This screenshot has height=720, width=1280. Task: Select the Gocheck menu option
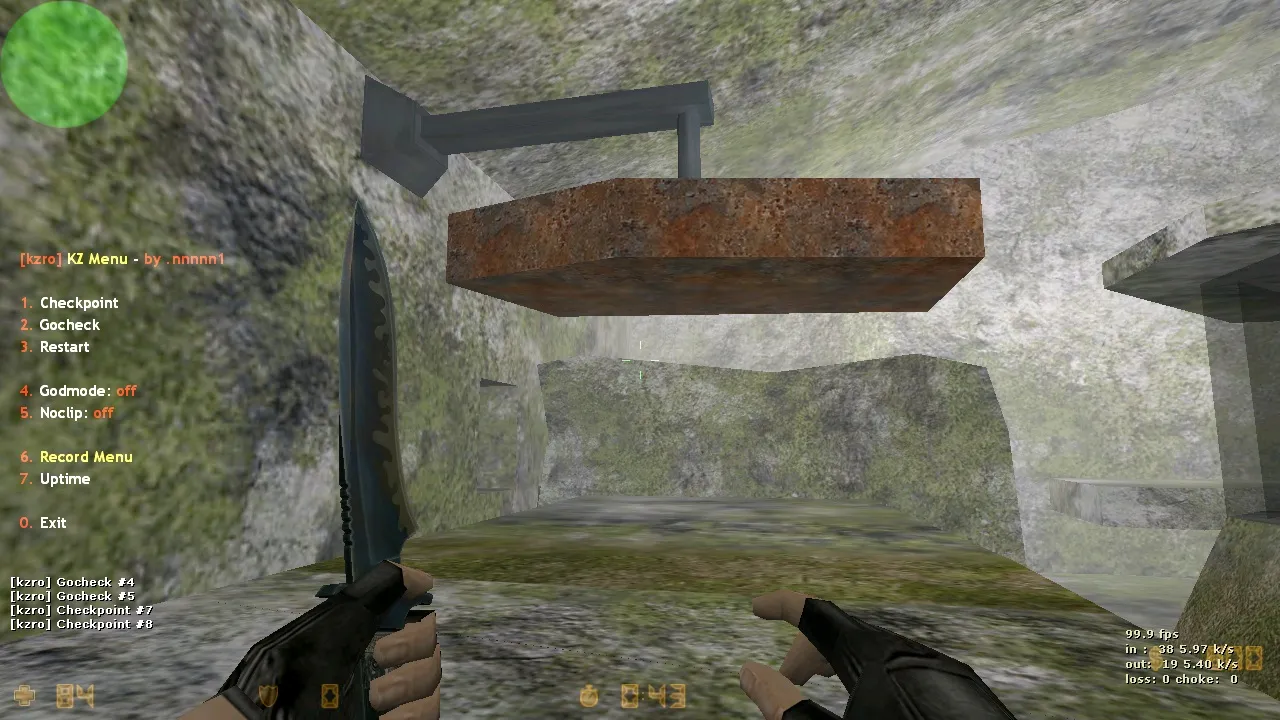(x=69, y=324)
